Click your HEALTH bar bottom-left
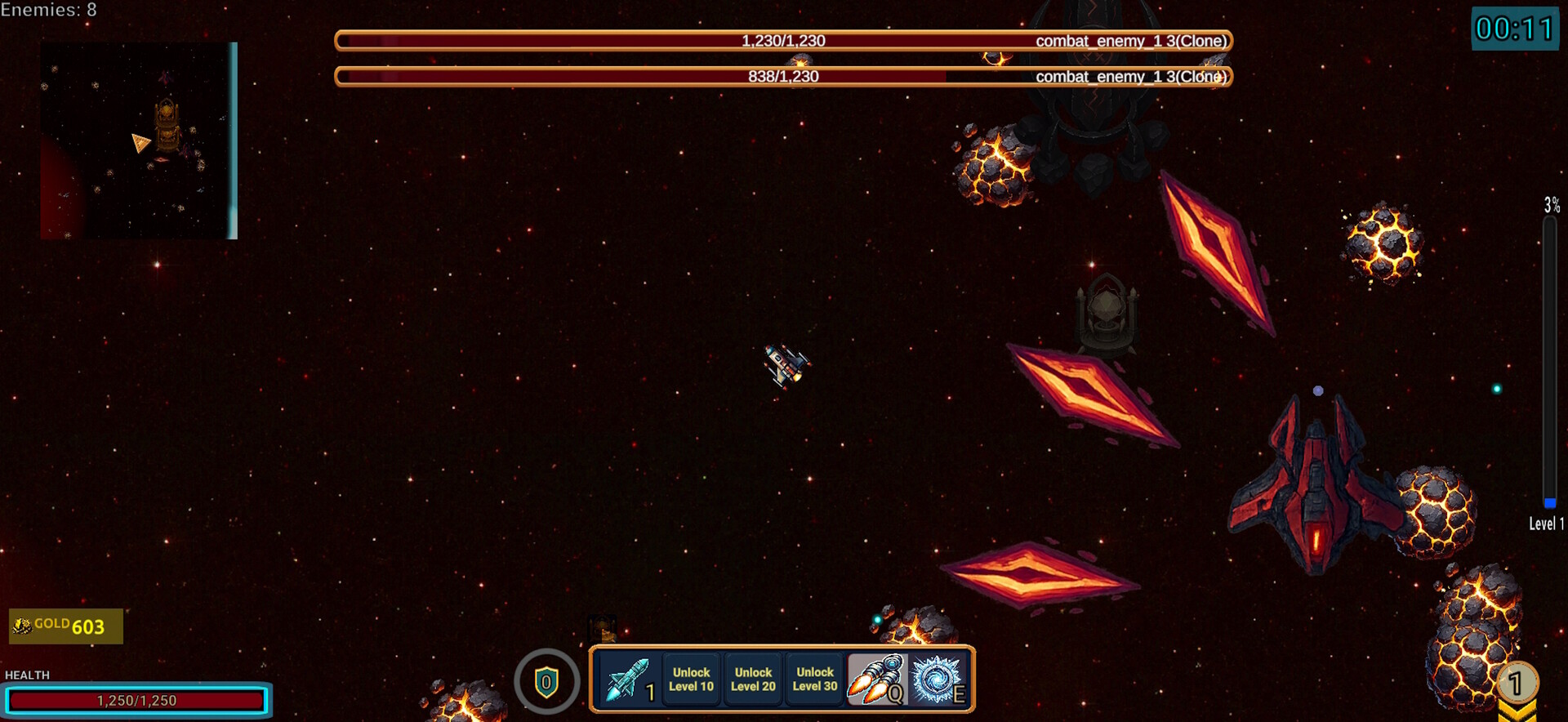Screen dimensions: 1568x722 coord(137,699)
